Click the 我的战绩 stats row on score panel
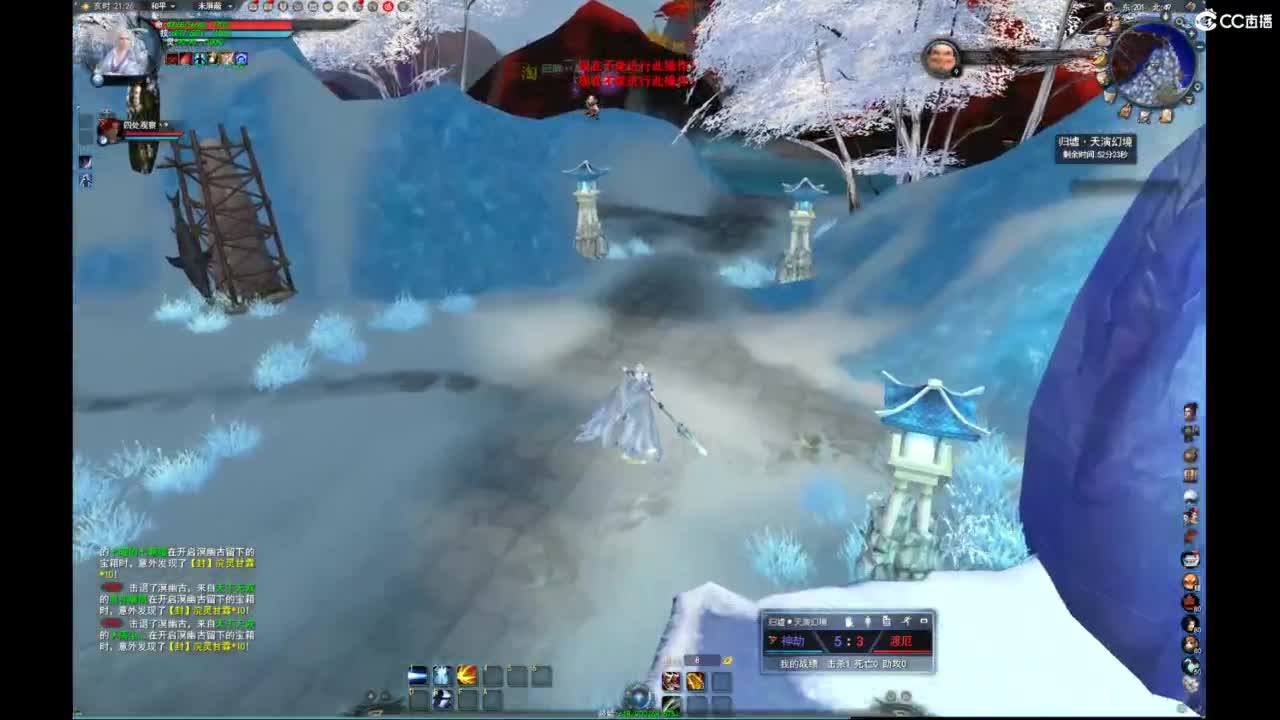The height and width of the screenshot is (720, 1280). point(800,663)
